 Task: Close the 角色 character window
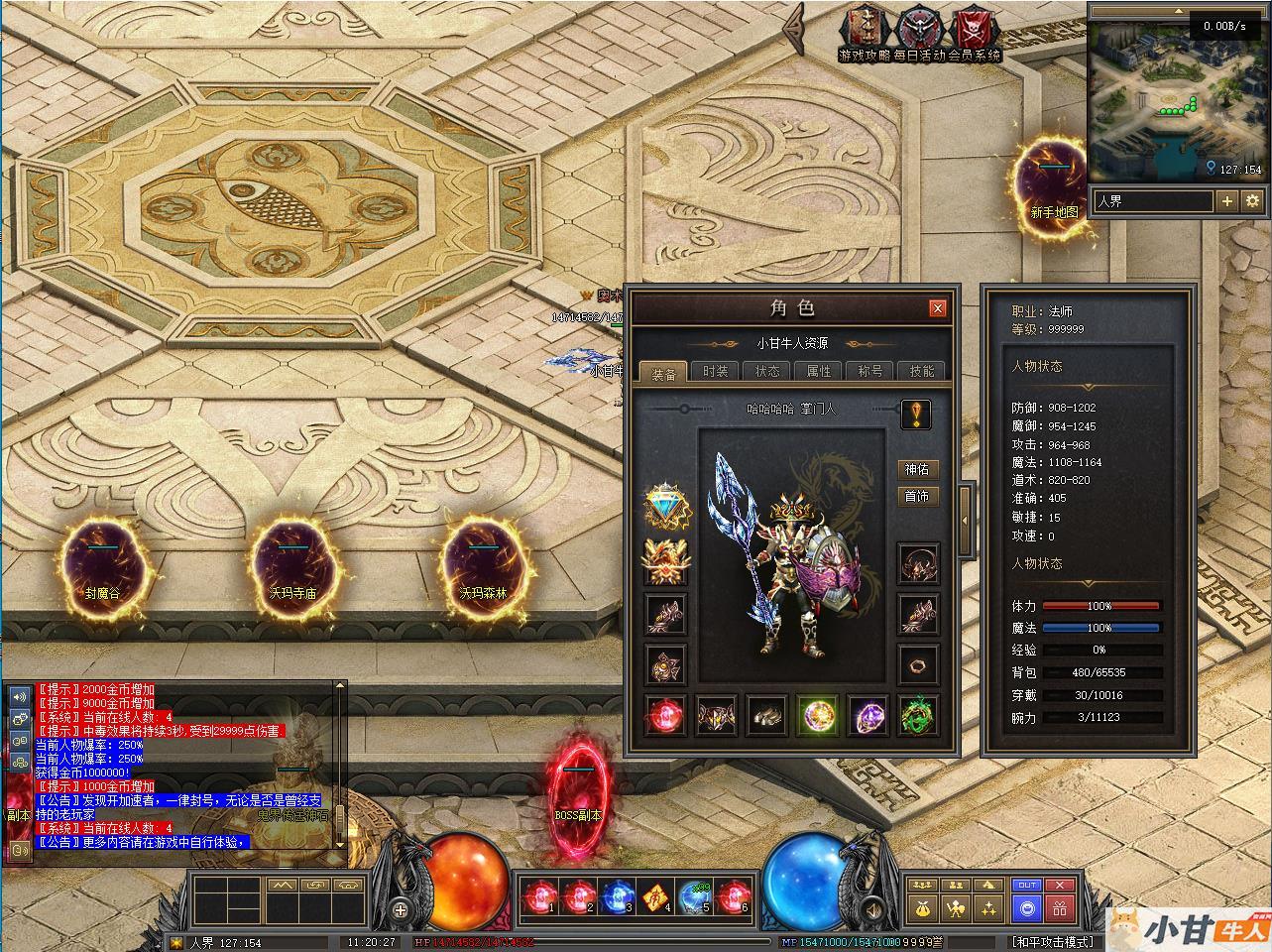[937, 308]
